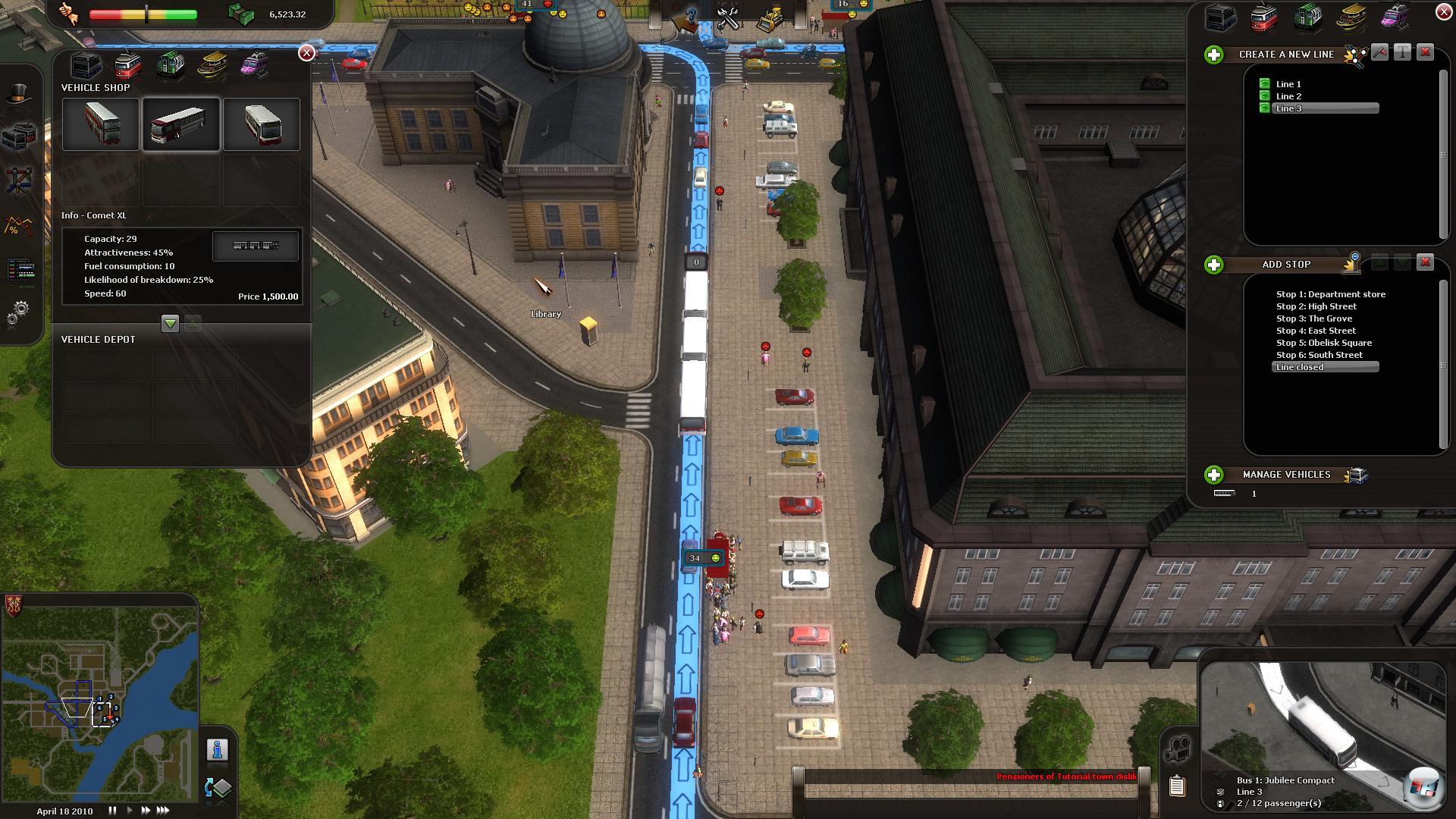Click the blue info button
Image resolution: width=1456 pixels, height=819 pixels.
[217, 750]
